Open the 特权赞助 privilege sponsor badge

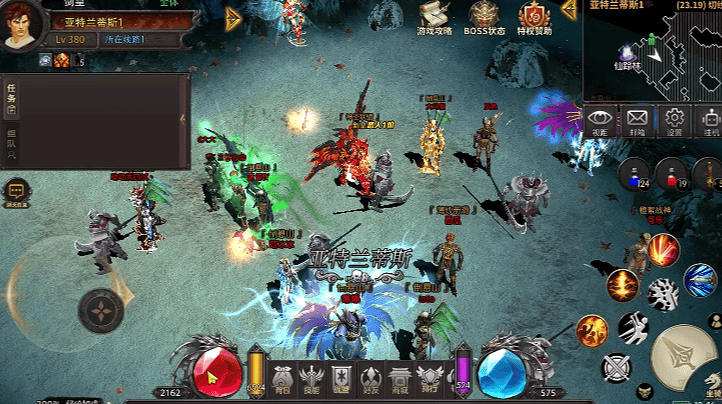(x=535, y=17)
